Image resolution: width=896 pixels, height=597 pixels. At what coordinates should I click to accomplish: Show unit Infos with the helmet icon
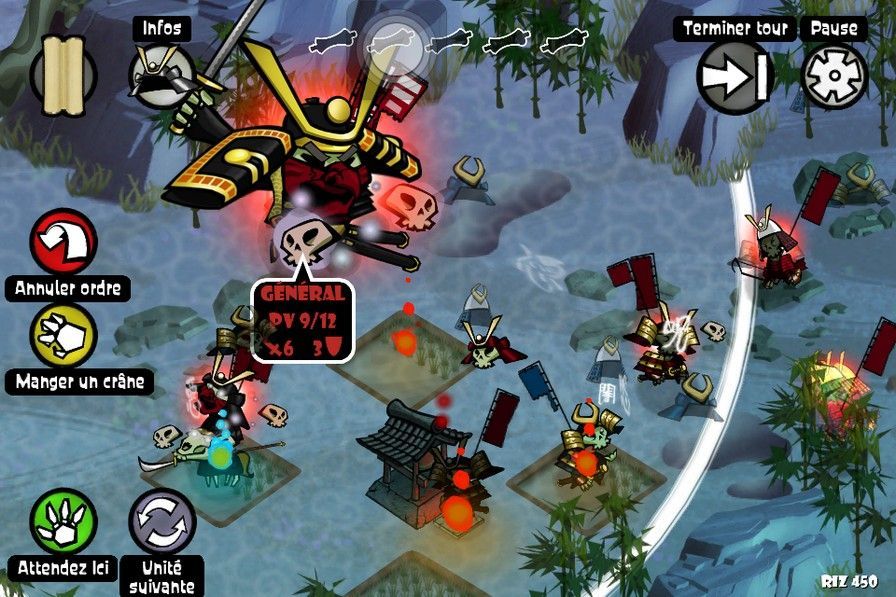click(x=161, y=74)
